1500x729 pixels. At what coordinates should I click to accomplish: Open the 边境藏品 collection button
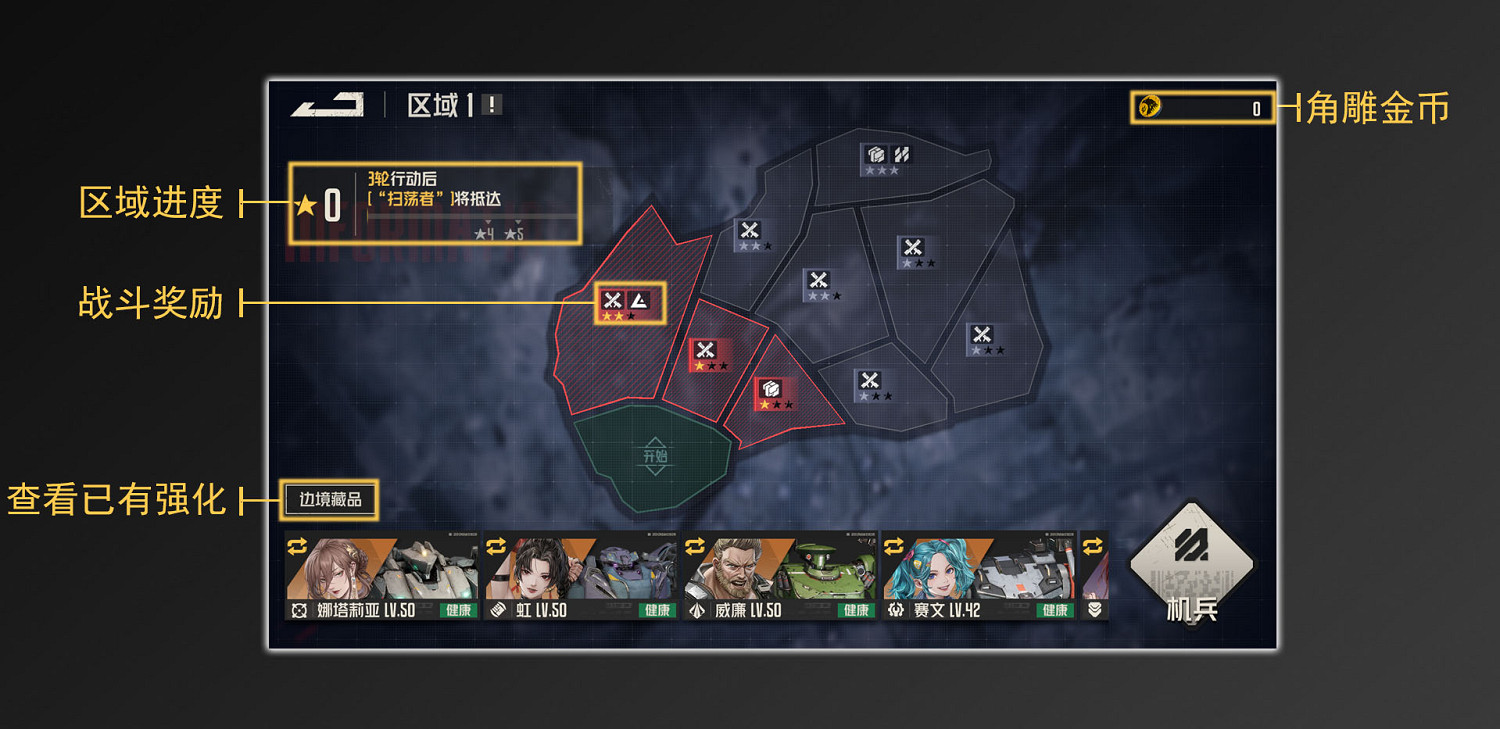[330, 498]
